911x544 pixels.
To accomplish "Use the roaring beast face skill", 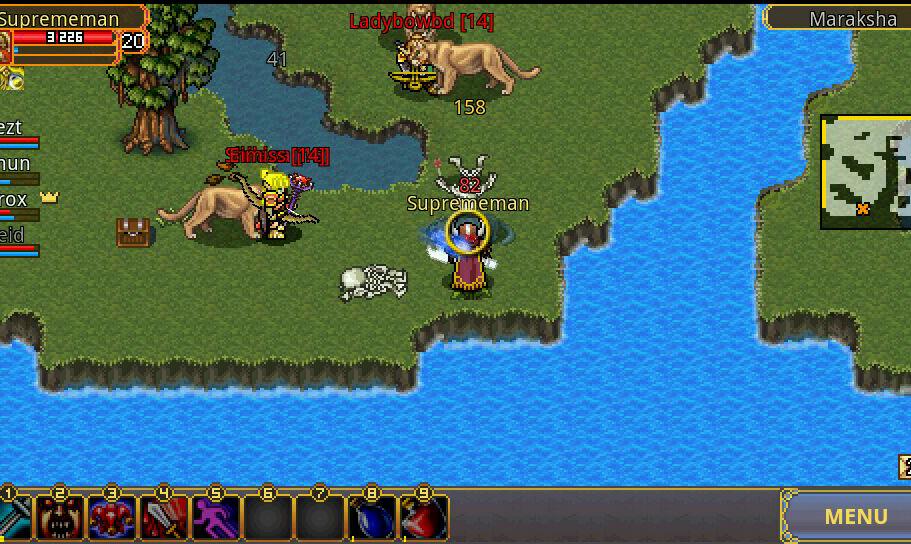I will click(60, 518).
